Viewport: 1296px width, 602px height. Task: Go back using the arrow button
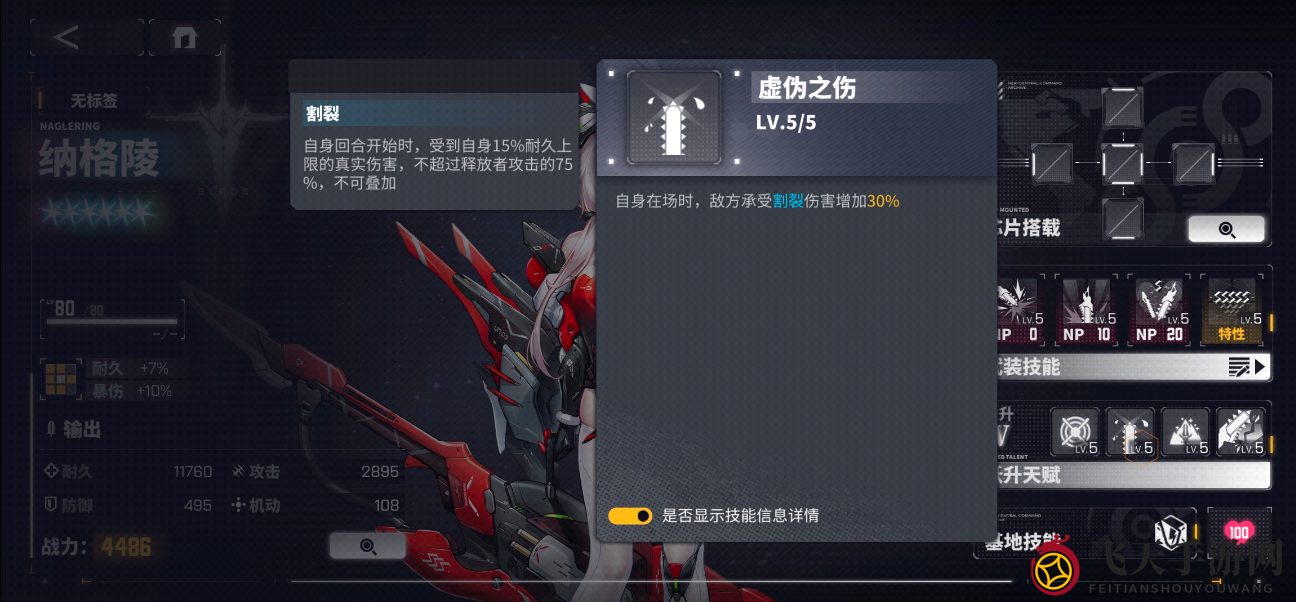point(66,38)
